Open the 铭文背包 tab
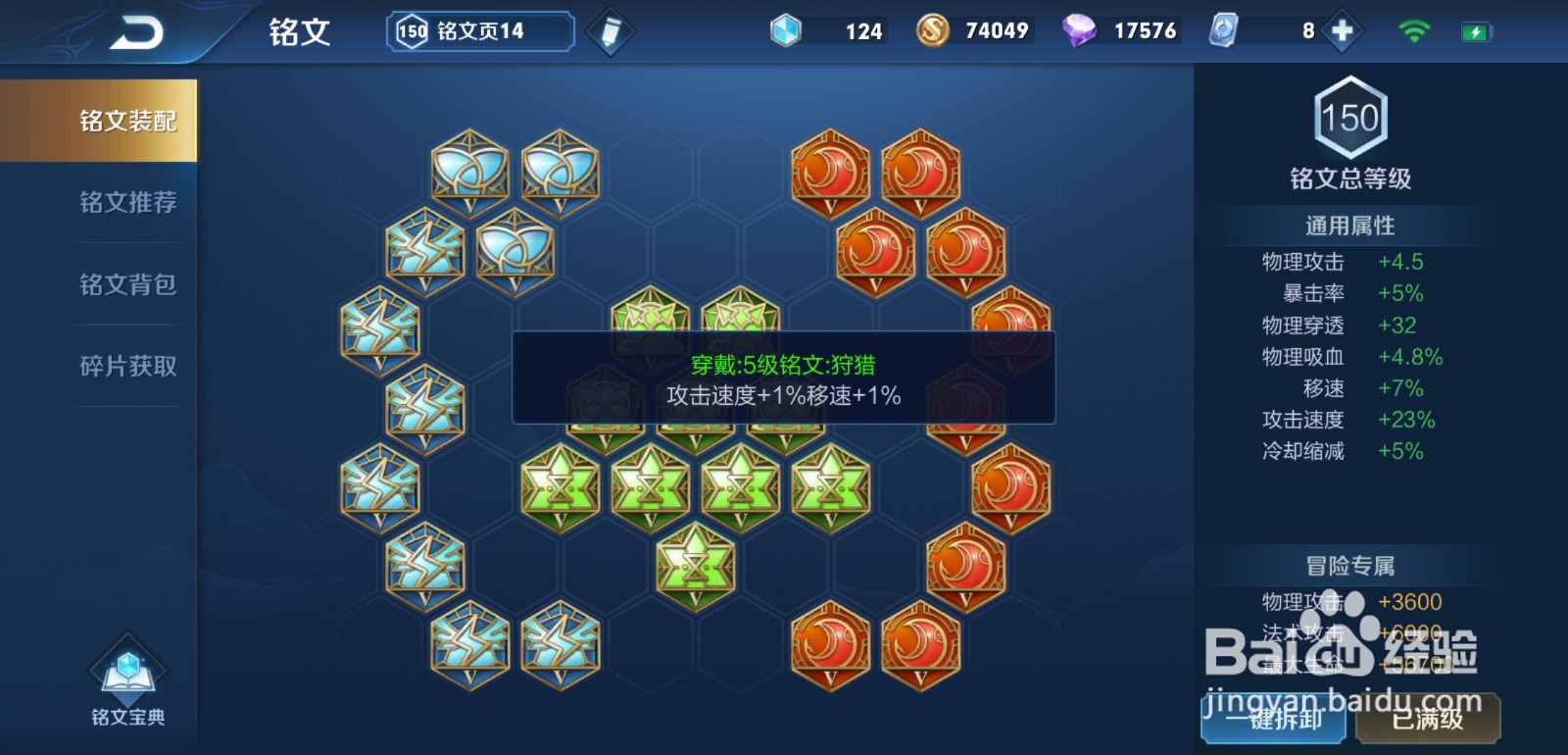This screenshot has height=755, width=1568. tap(125, 285)
